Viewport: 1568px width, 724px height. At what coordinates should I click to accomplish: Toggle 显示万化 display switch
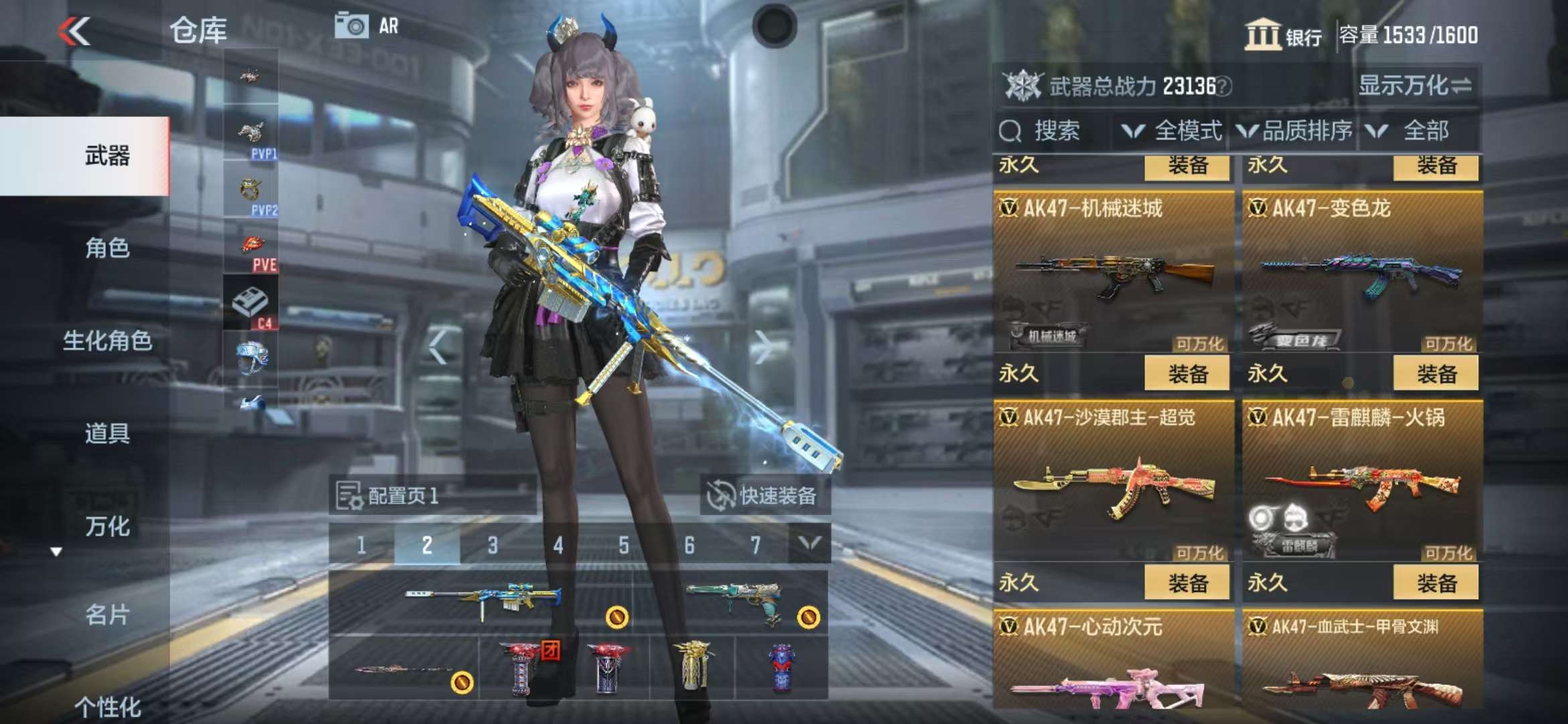point(1414,86)
